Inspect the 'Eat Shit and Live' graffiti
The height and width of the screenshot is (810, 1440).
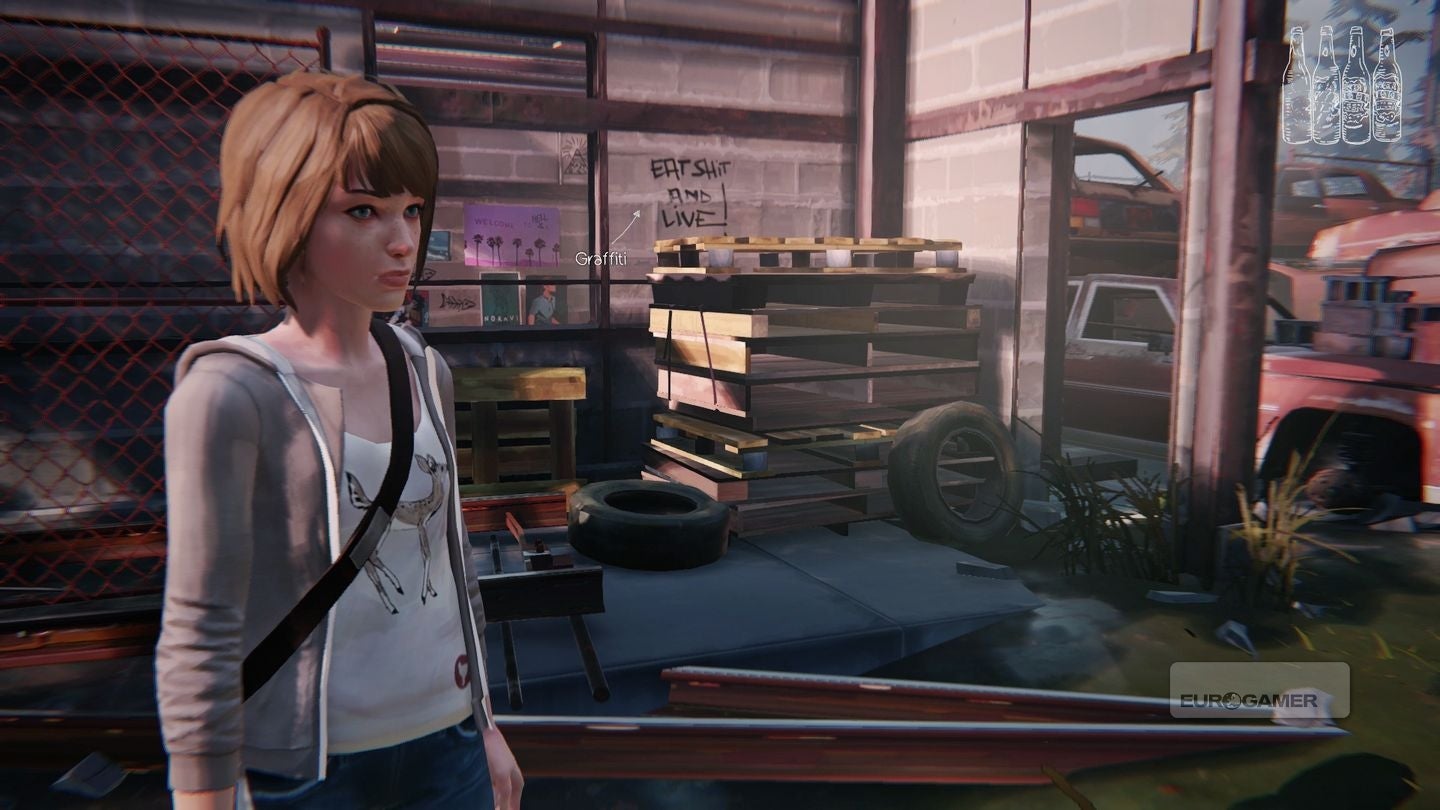[690, 195]
